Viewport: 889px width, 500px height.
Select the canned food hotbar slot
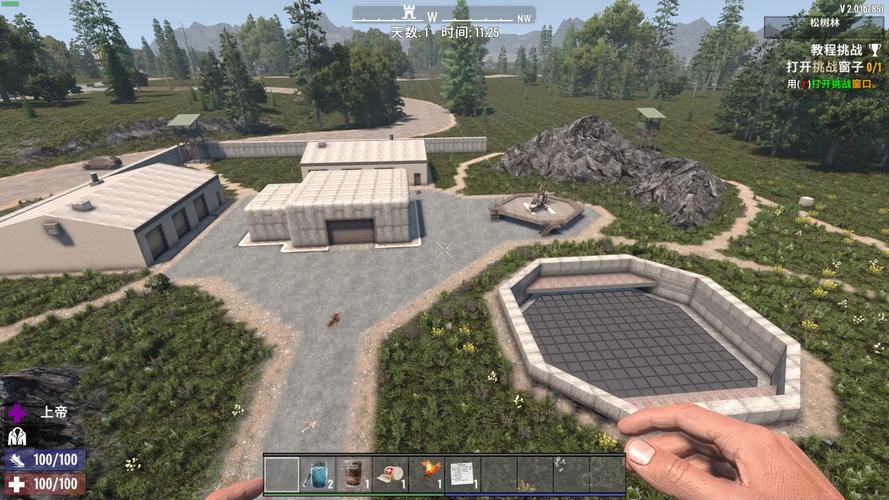[x=354, y=473]
